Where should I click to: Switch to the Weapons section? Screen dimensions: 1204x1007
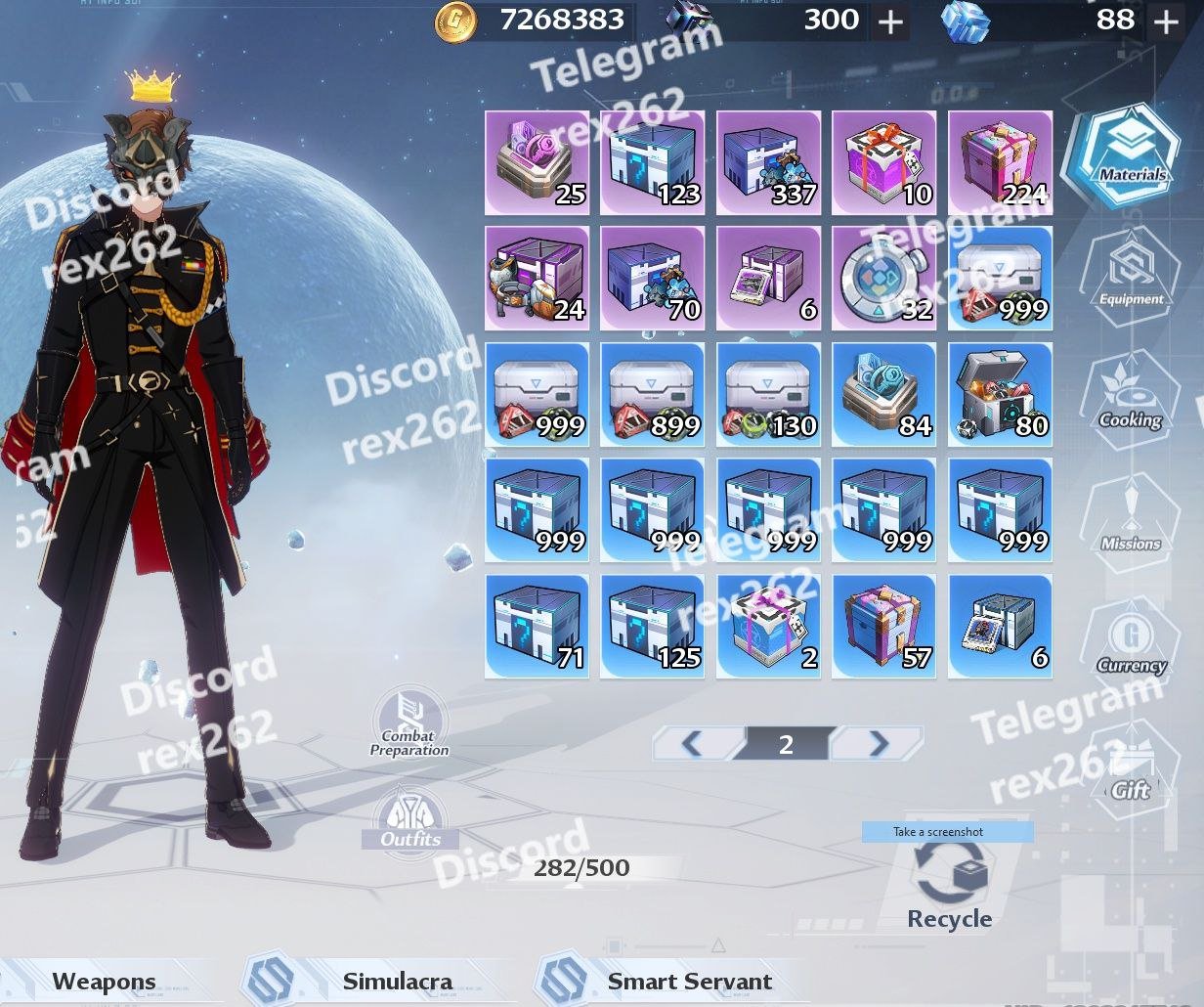click(104, 982)
